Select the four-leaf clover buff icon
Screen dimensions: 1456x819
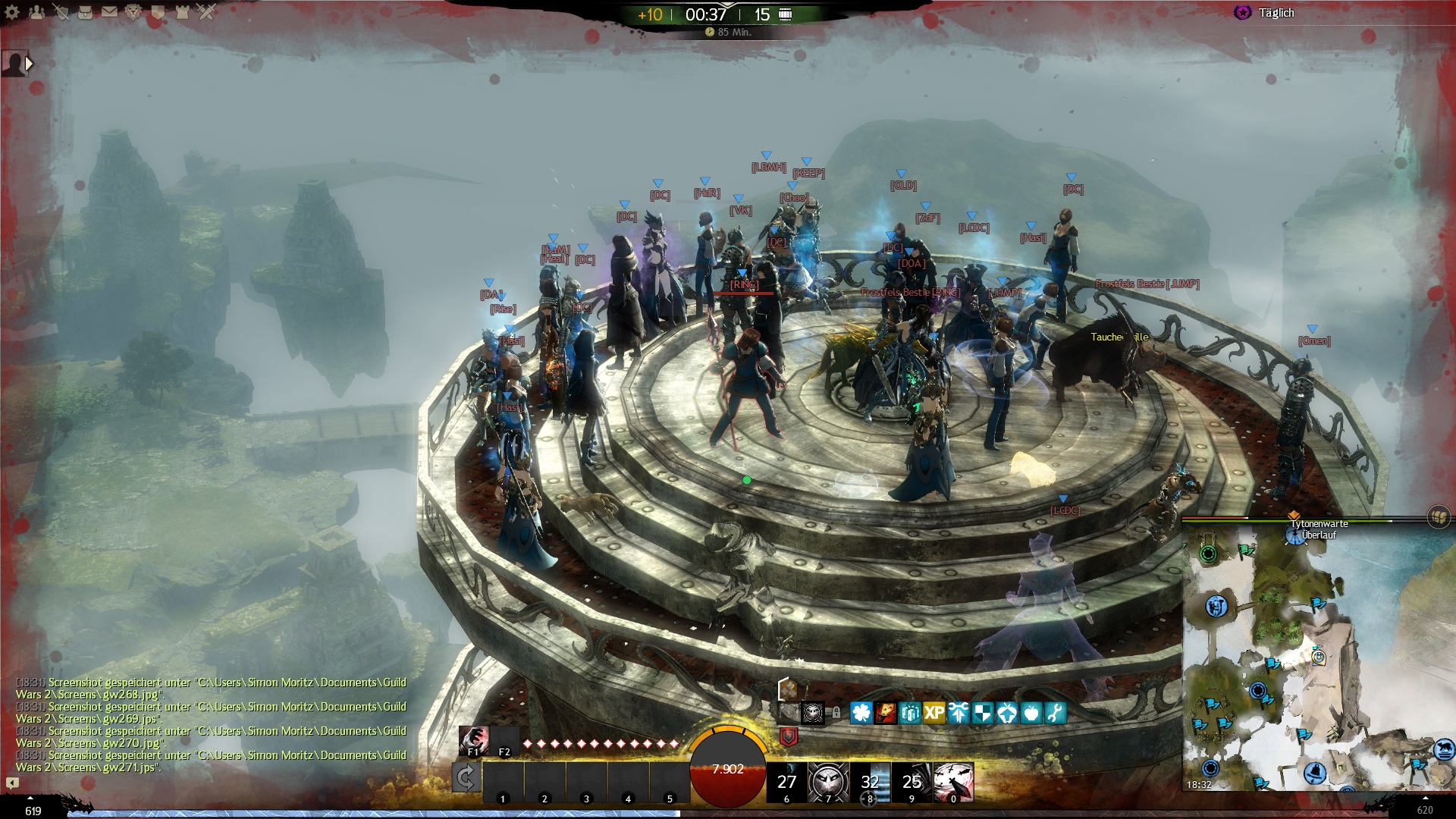tap(861, 713)
